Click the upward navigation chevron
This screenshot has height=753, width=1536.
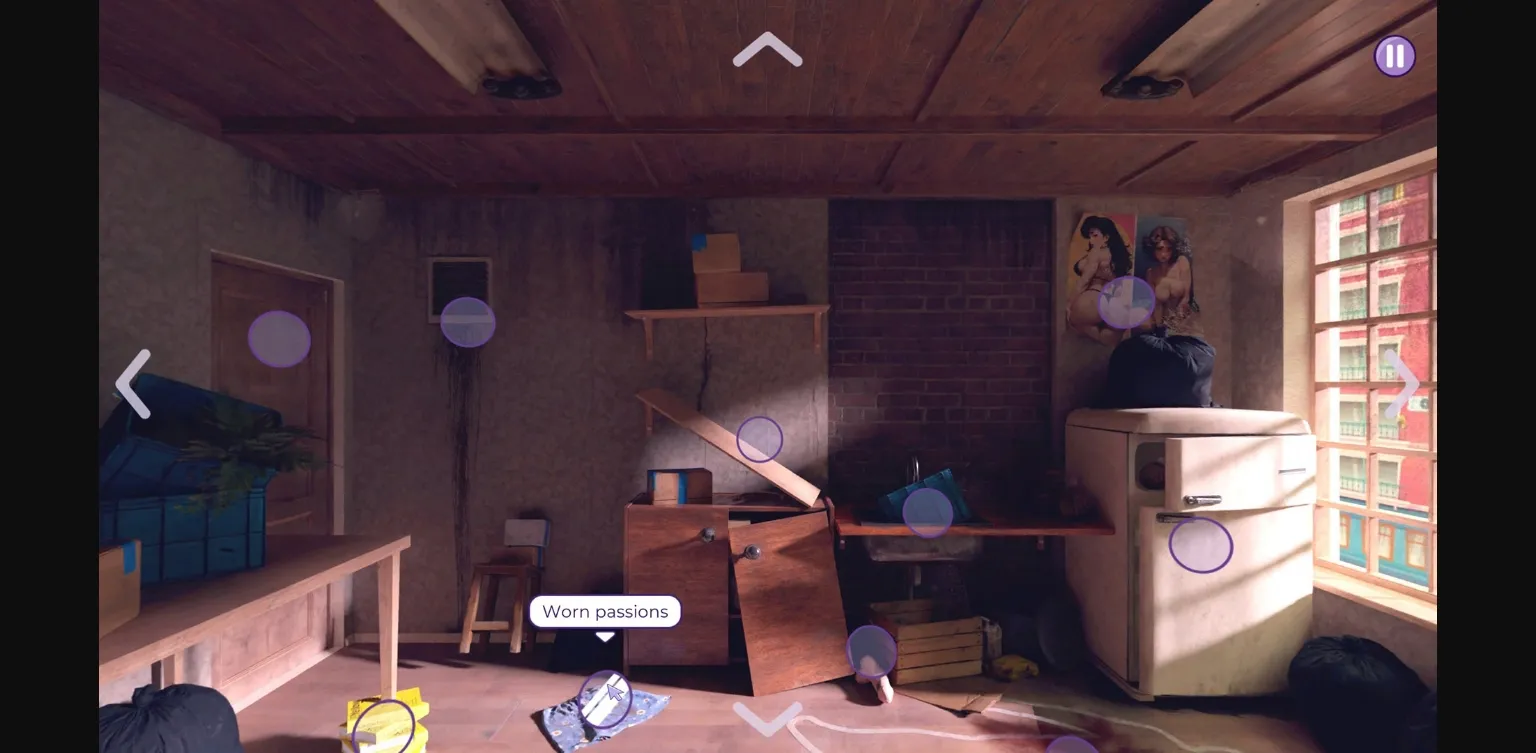(767, 50)
